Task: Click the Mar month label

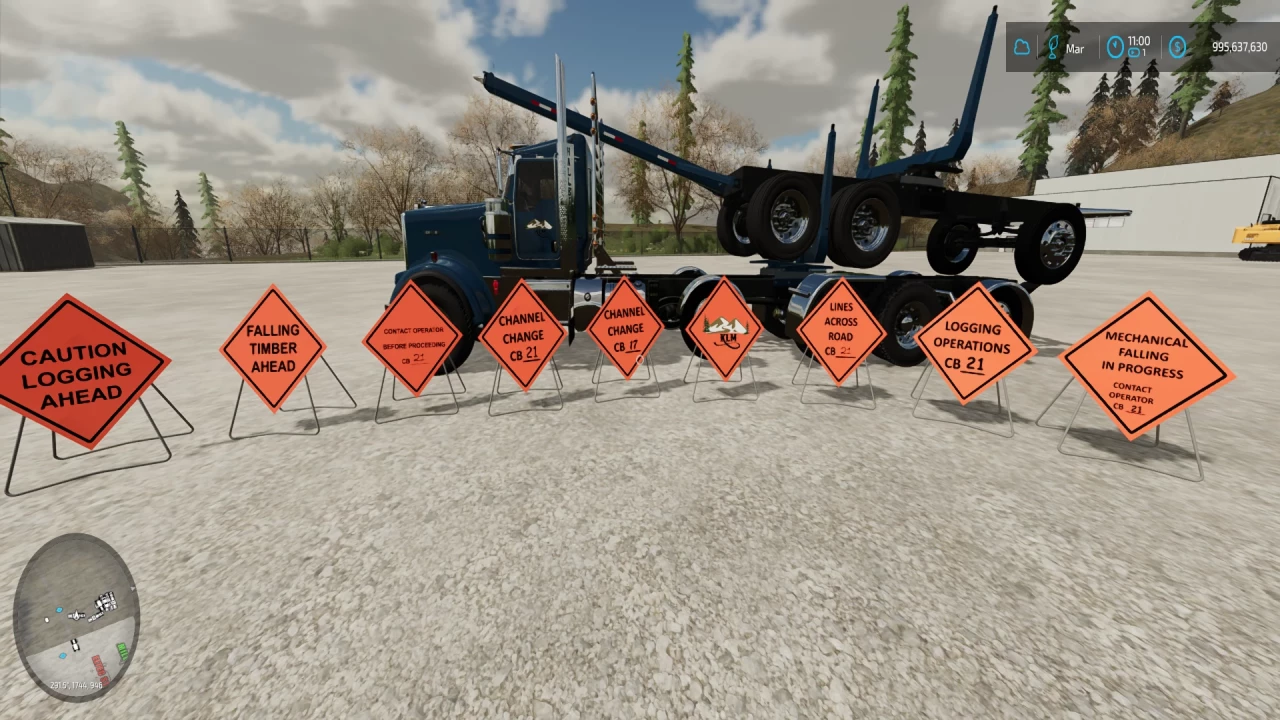Action: coord(1074,48)
